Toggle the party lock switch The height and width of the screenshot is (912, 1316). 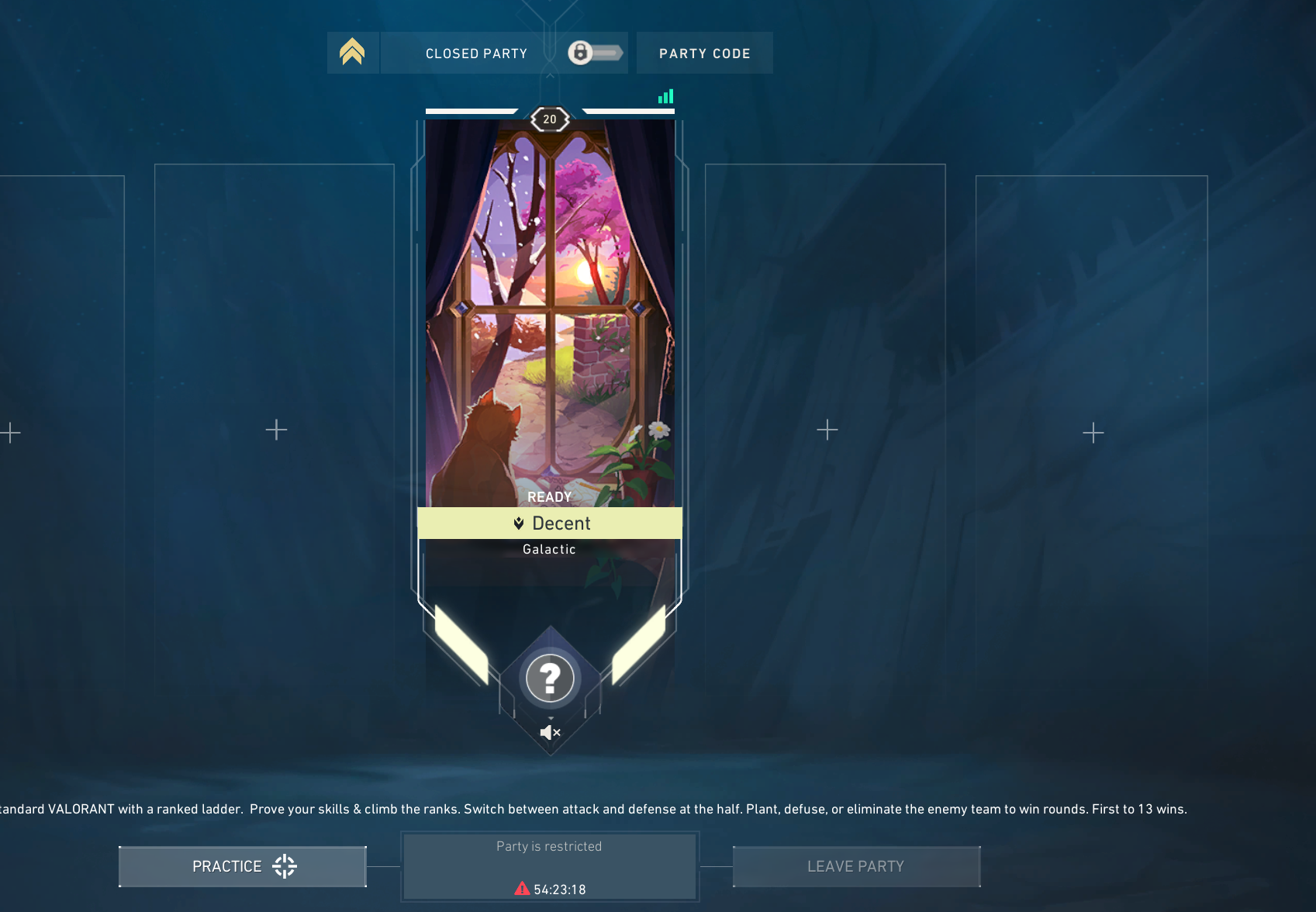pyautogui.click(x=596, y=52)
